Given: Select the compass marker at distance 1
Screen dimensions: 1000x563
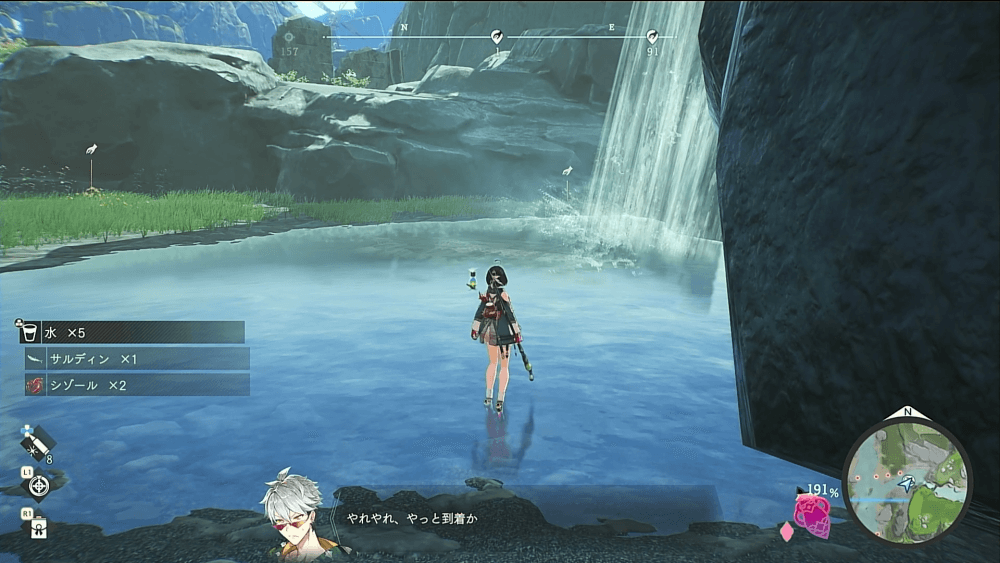Looking at the screenshot, I should [497, 38].
